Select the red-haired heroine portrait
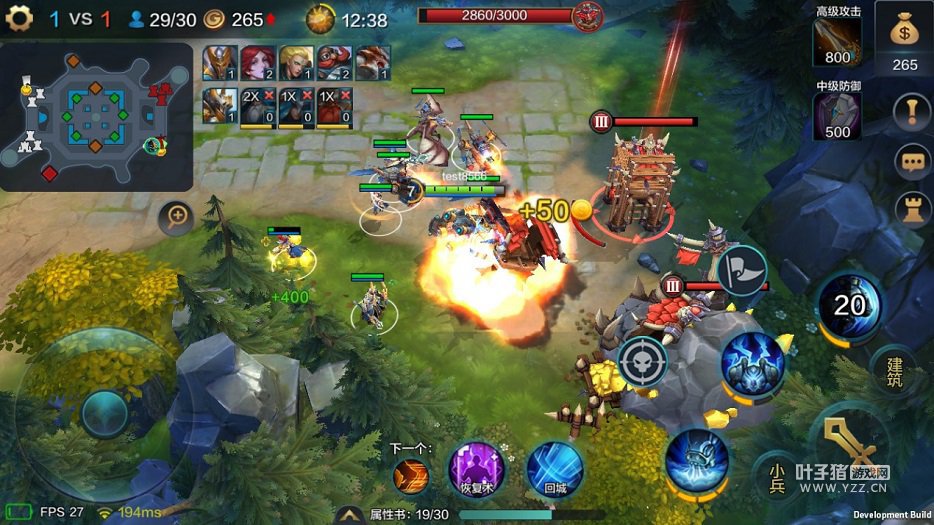 [257, 63]
